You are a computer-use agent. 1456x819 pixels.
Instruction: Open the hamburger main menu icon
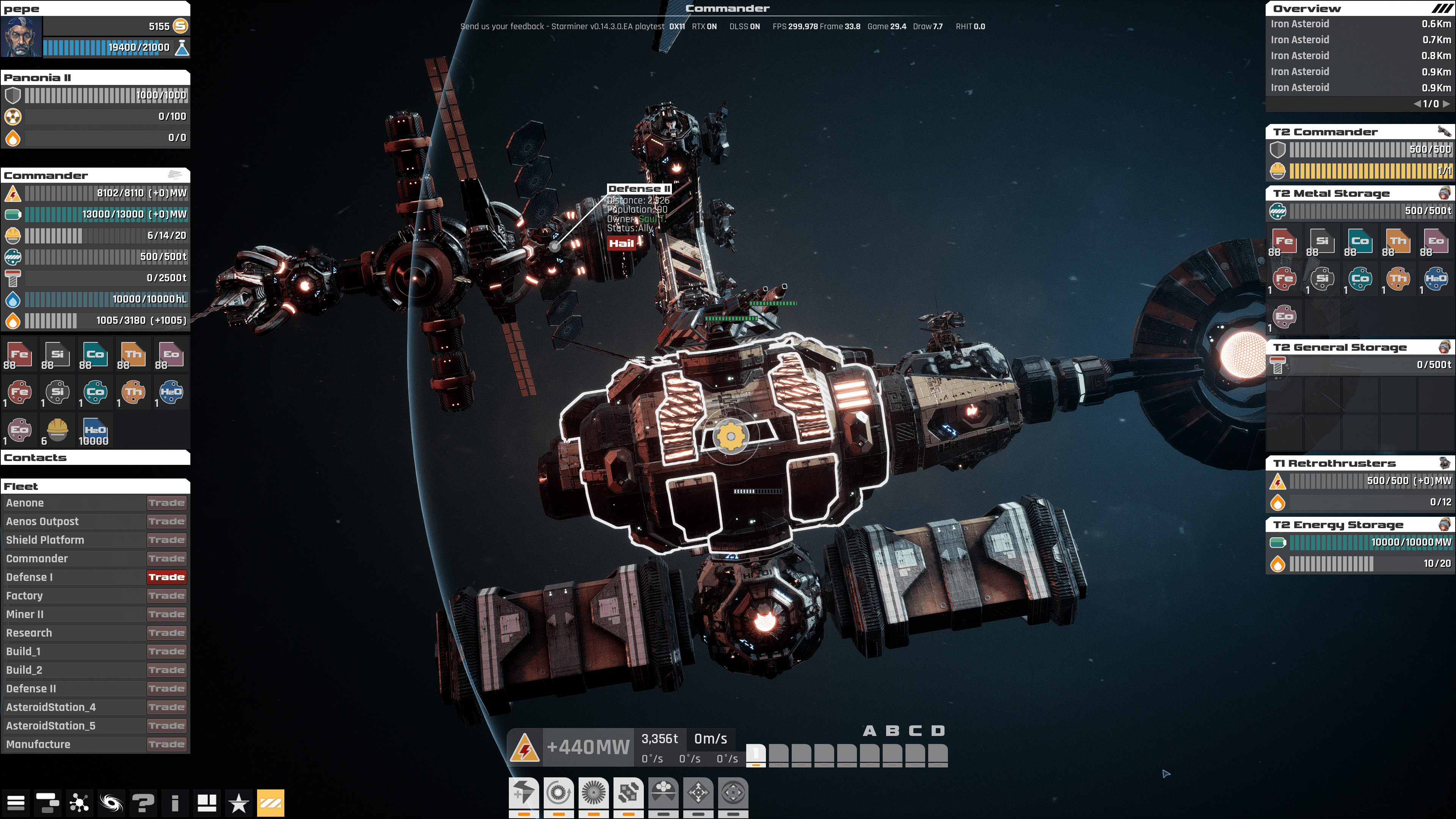point(16,802)
